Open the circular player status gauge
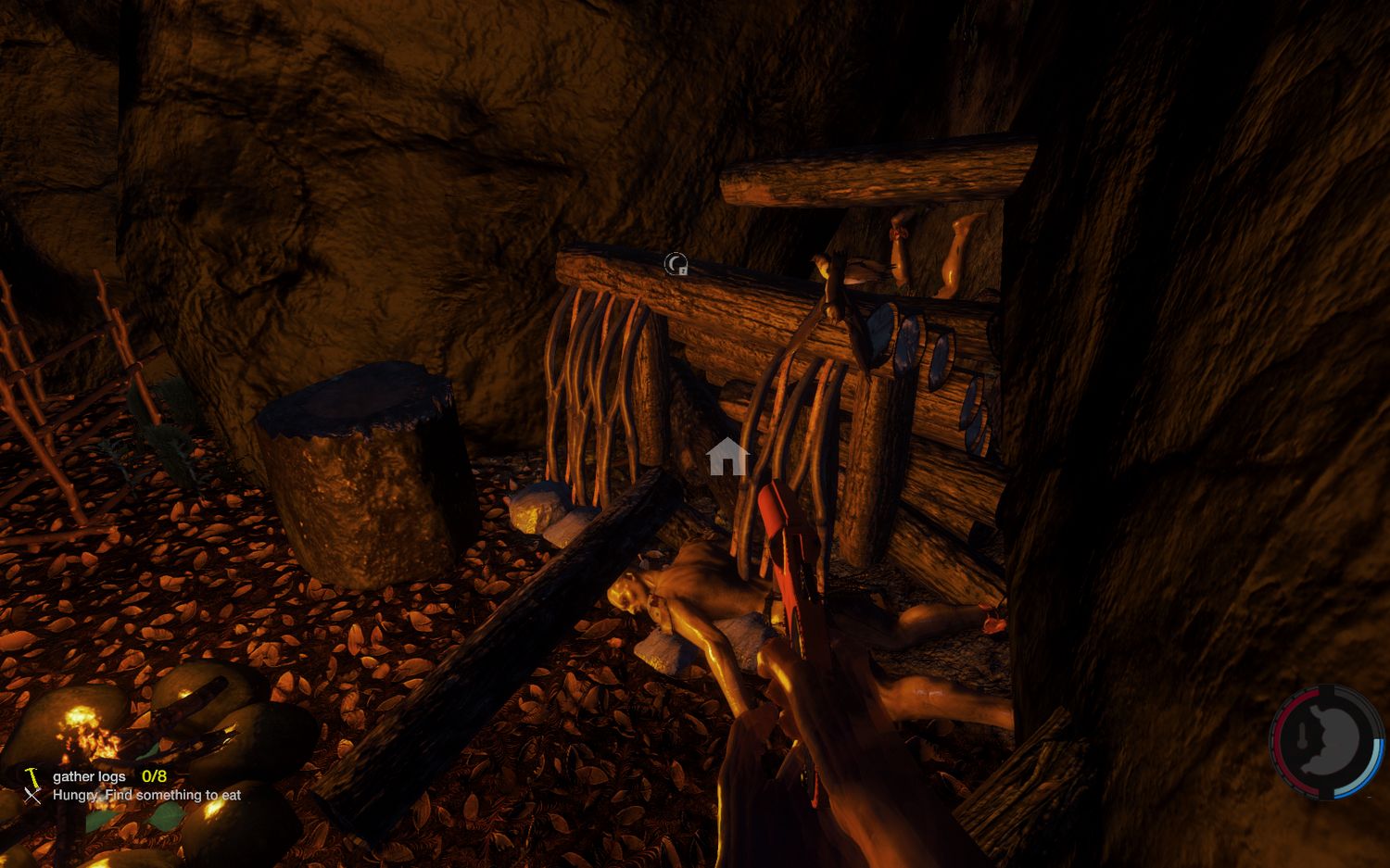This screenshot has height=868, width=1390. [x=1327, y=741]
